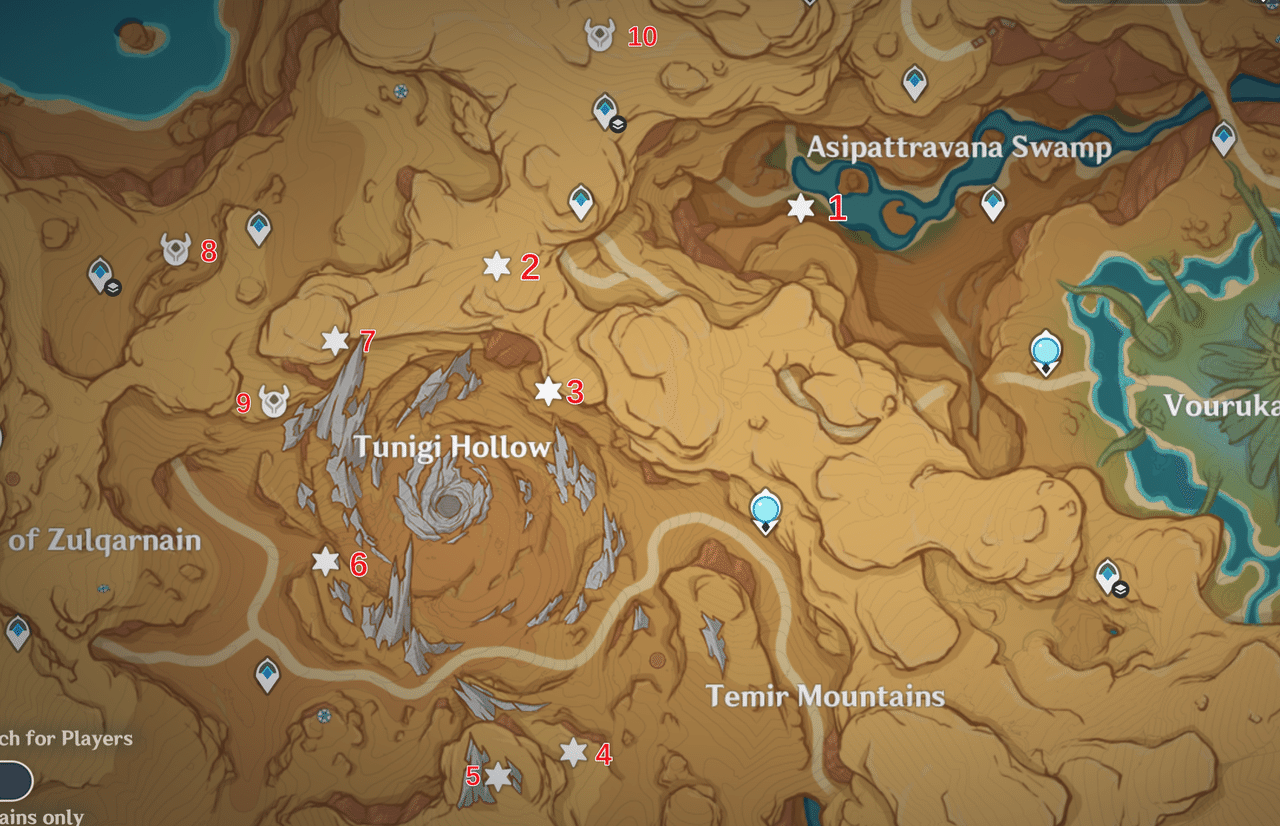Select the top-right teleport waypoint by the river
Viewport: 1280px width, 826px height.
pos(1222,135)
